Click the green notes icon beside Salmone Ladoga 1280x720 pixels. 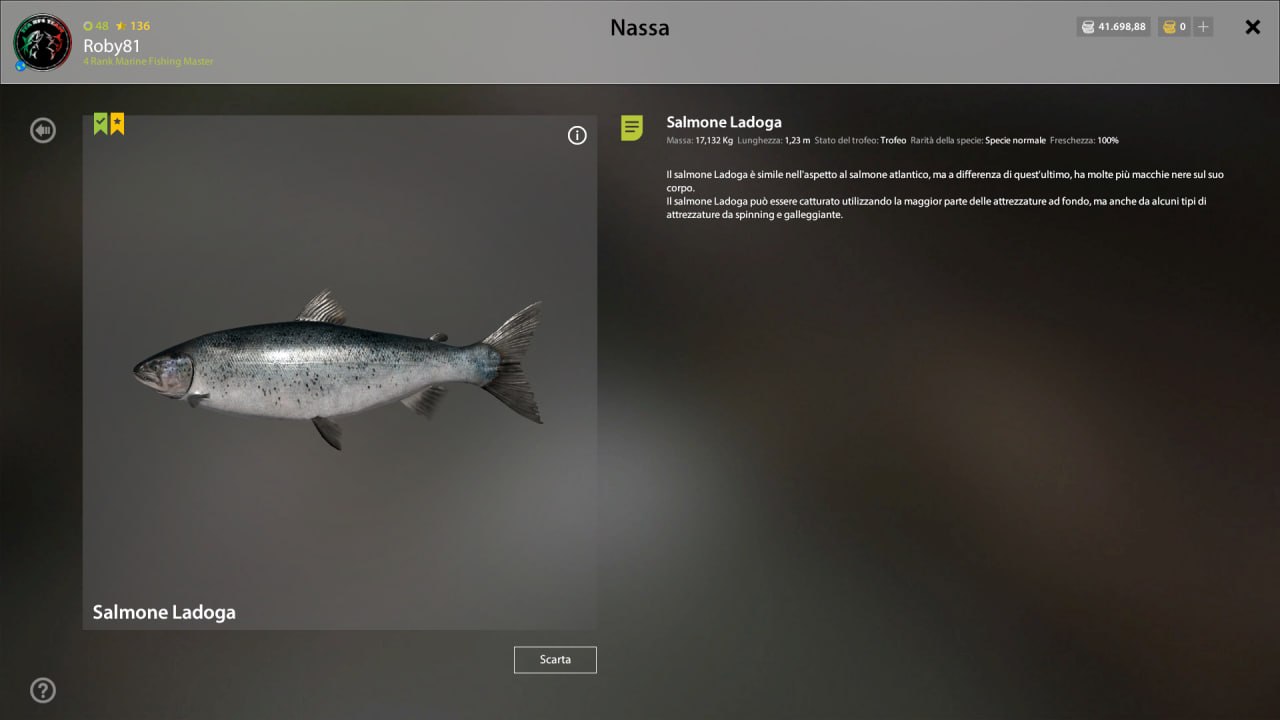tap(632, 128)
